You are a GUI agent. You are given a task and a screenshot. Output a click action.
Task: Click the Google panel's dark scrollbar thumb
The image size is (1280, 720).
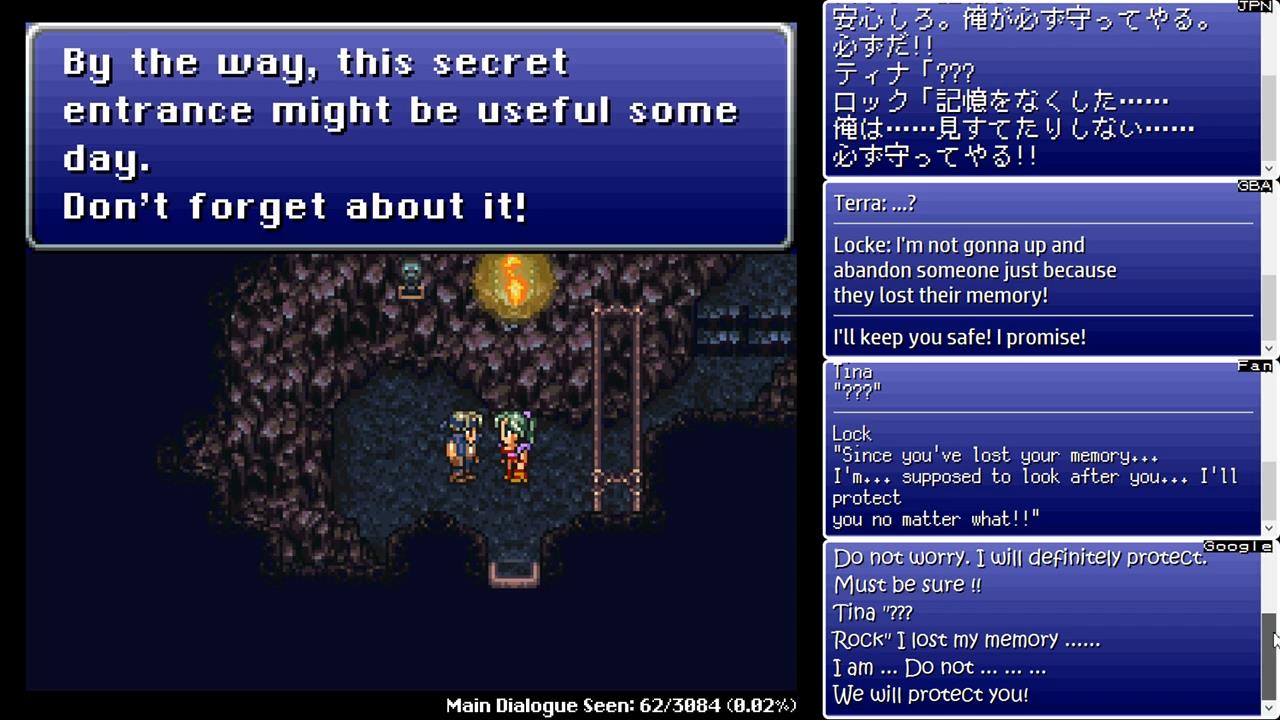coord(1270,654)
